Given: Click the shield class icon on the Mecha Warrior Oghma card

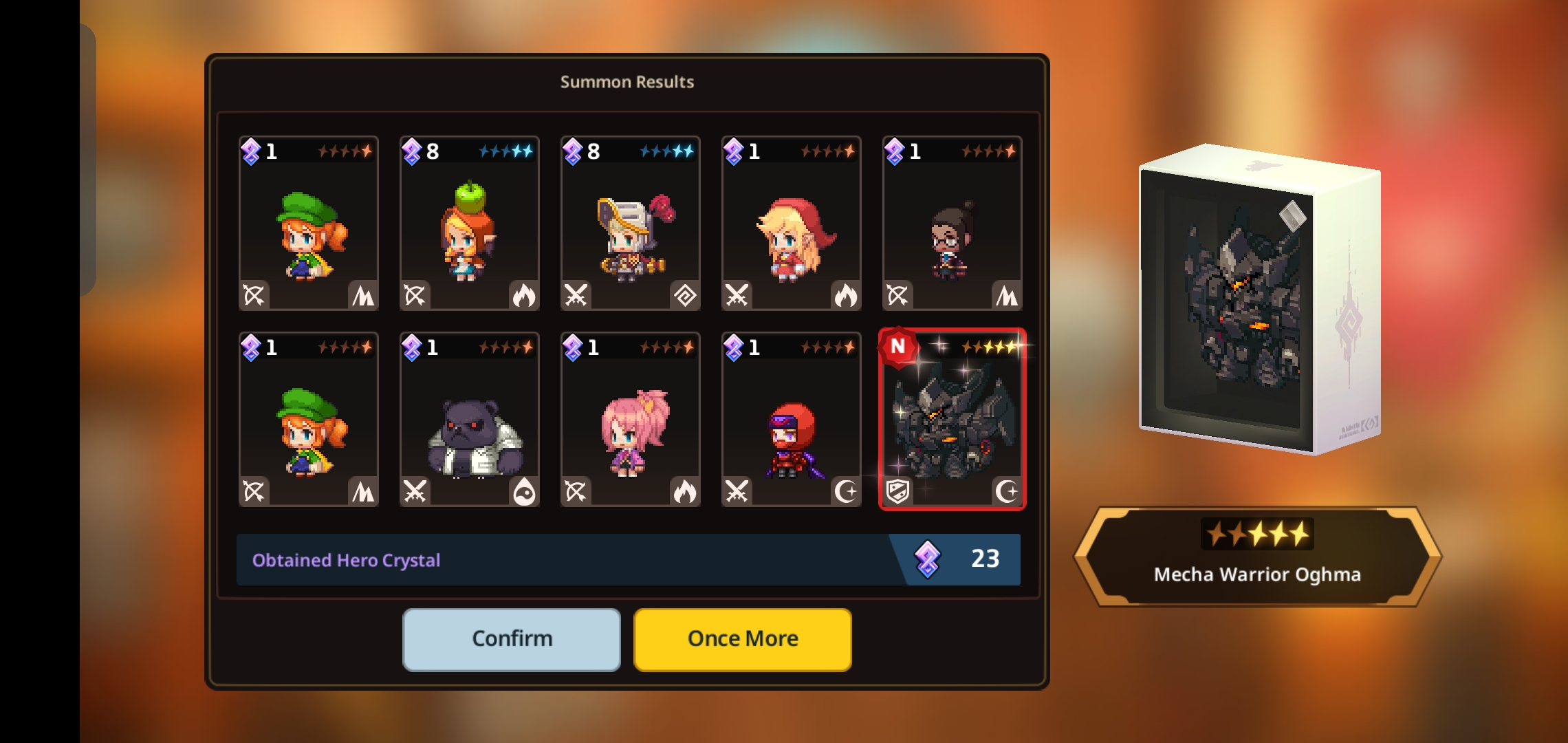Looking at the screenshot, I should point(899,491).
